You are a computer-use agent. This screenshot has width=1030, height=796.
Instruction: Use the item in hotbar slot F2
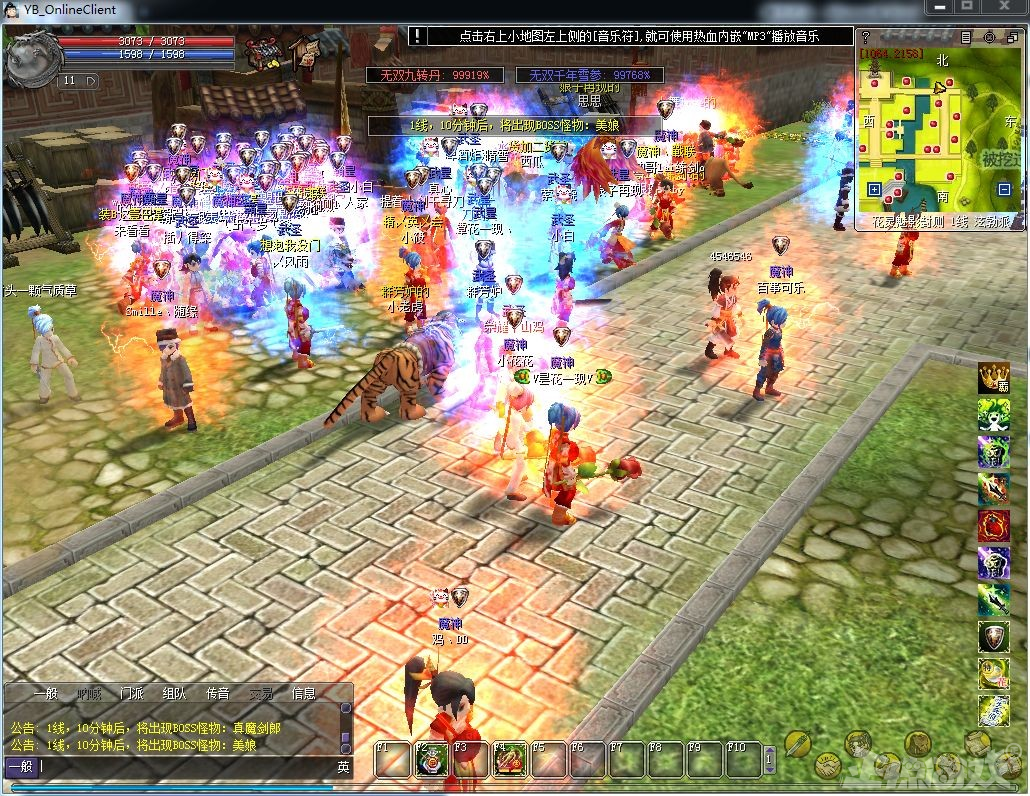pos(430,760)
